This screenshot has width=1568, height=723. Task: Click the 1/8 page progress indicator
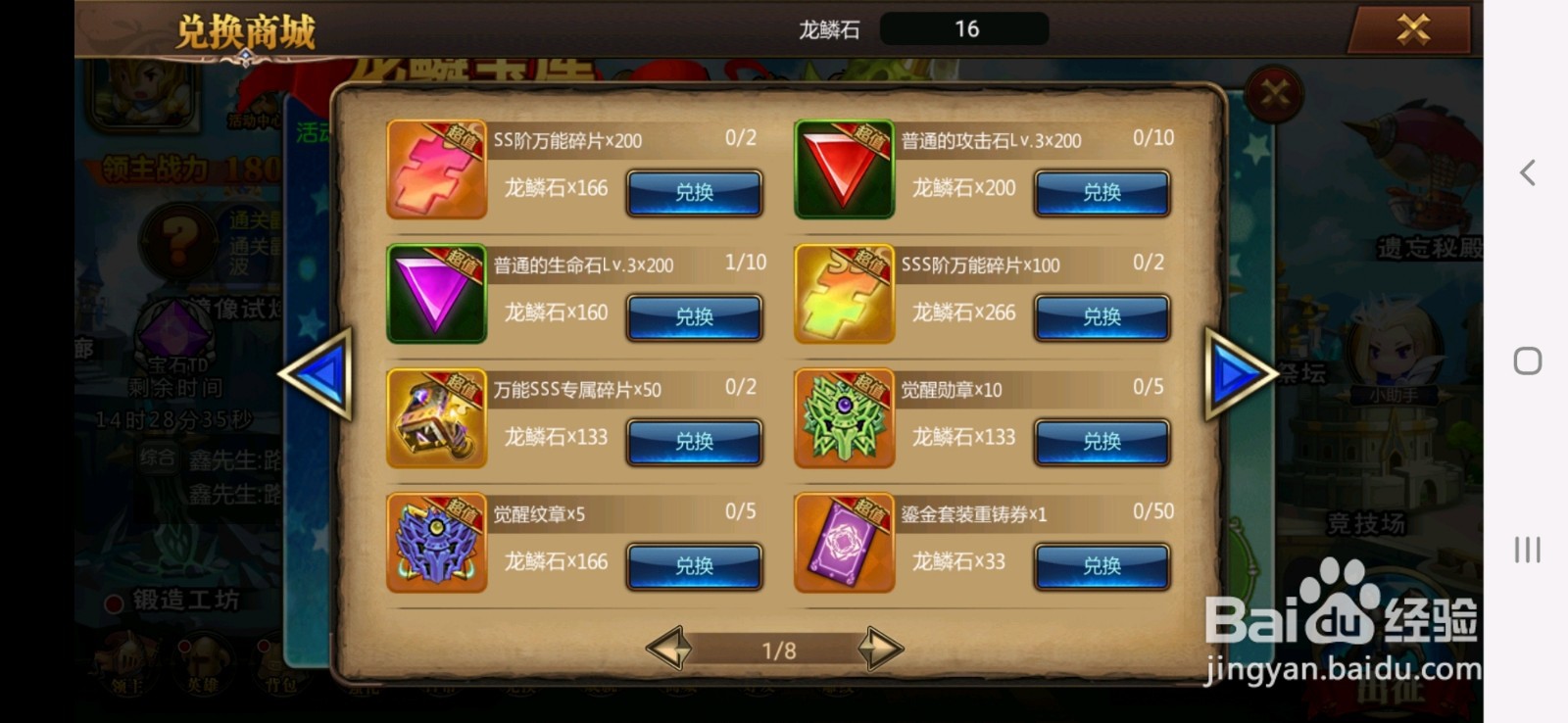779,650
